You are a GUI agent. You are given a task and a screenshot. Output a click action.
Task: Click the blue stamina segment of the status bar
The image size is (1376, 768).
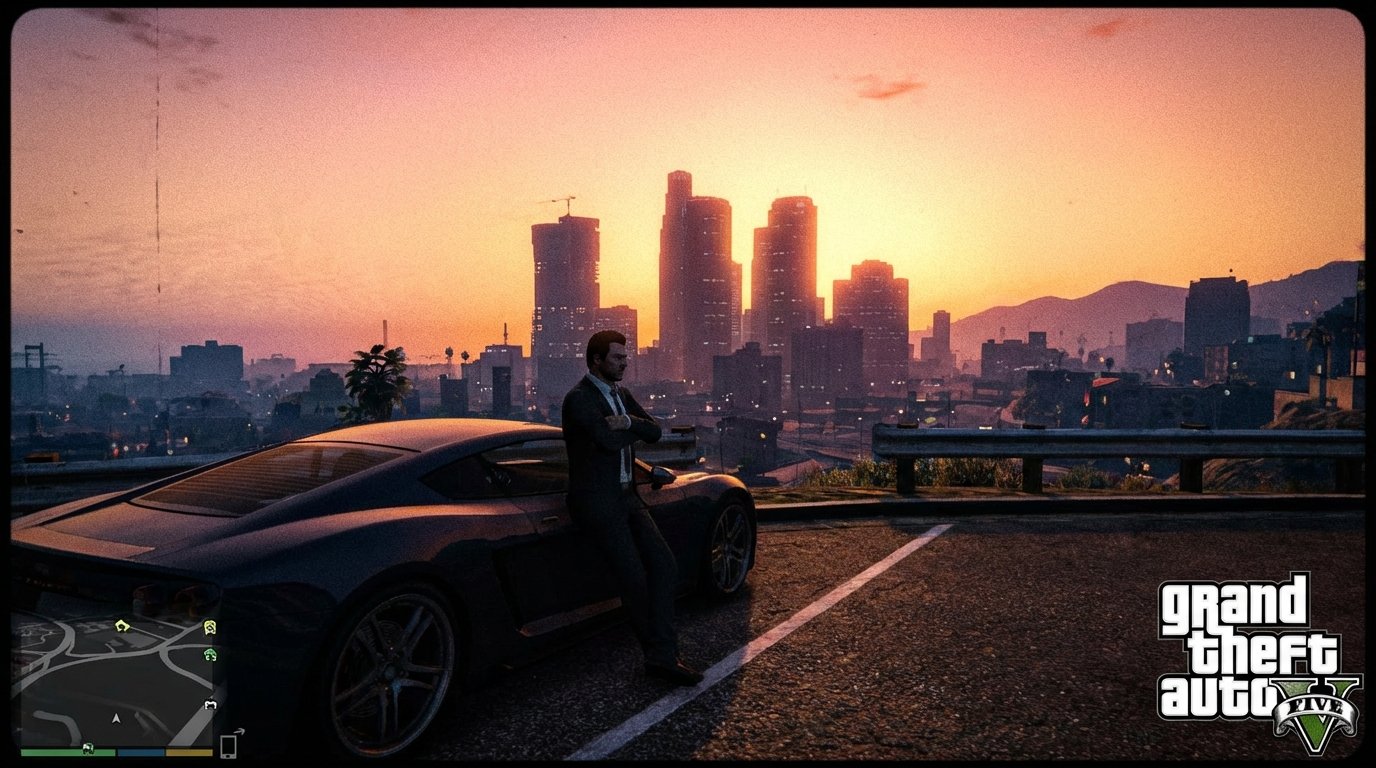pyautogui.click(x=140, y=751)
